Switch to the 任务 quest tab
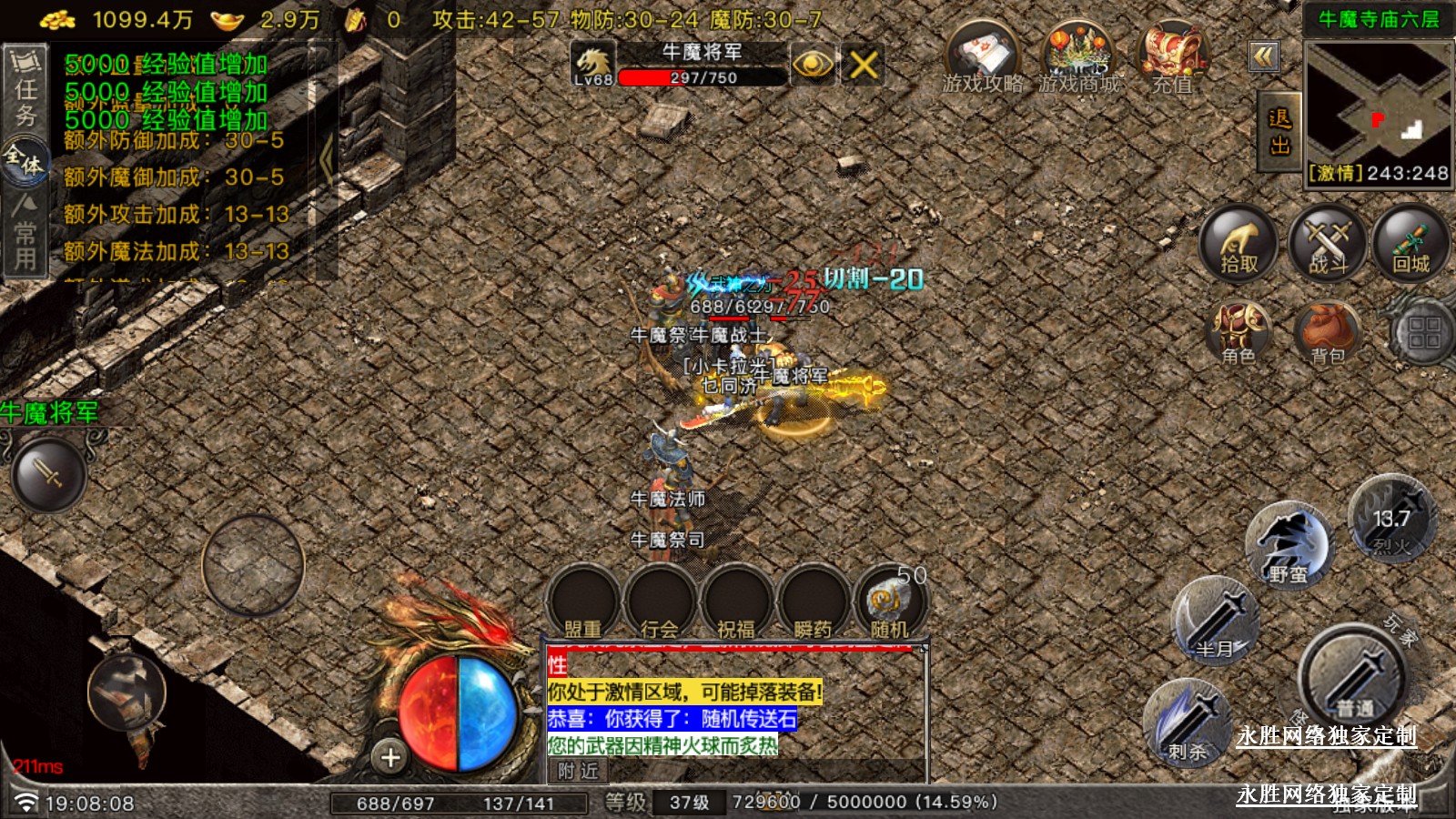 25,91
